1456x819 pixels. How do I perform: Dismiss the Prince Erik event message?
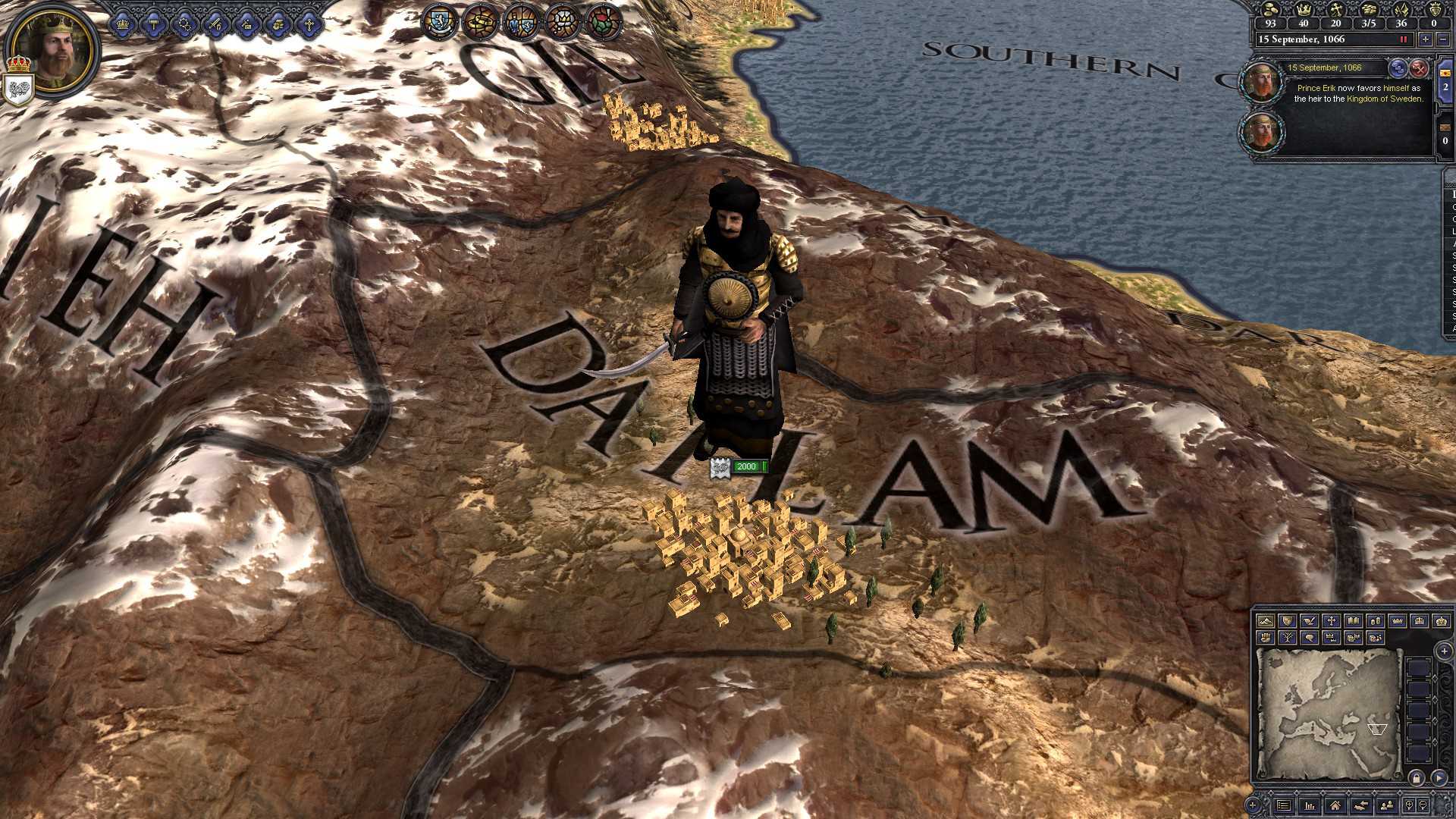click(x=1419, y=69)
